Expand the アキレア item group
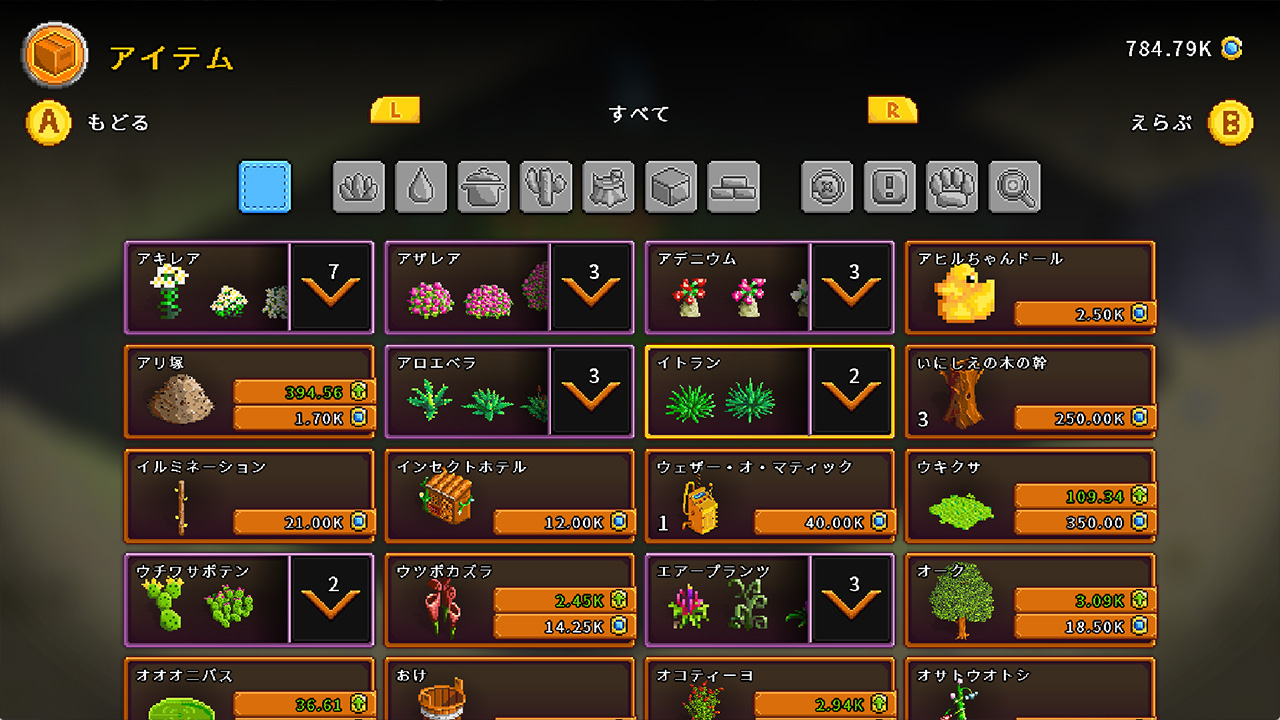 click(x=332, y=288)
